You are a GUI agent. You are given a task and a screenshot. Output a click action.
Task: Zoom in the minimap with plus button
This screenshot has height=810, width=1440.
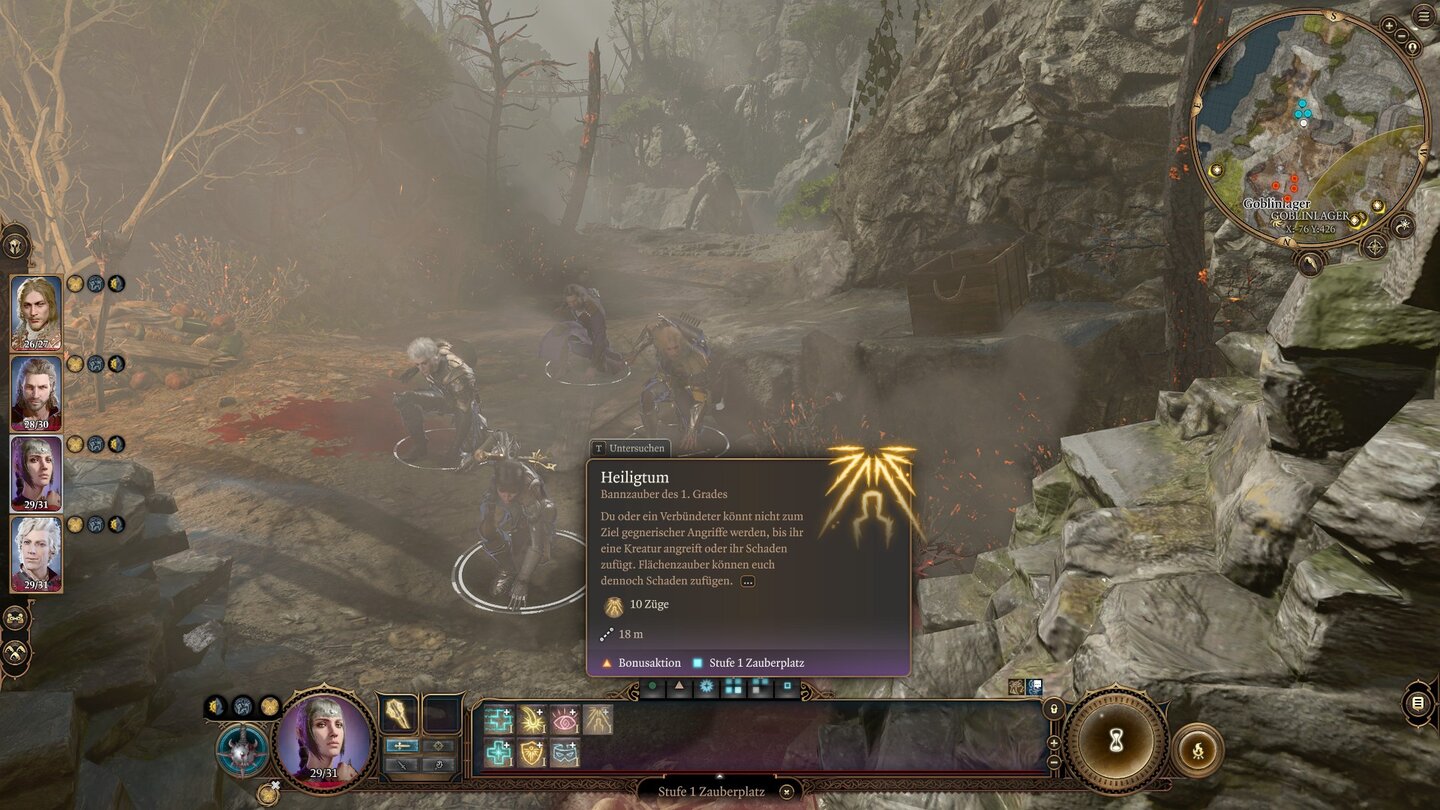(1390, 25)
